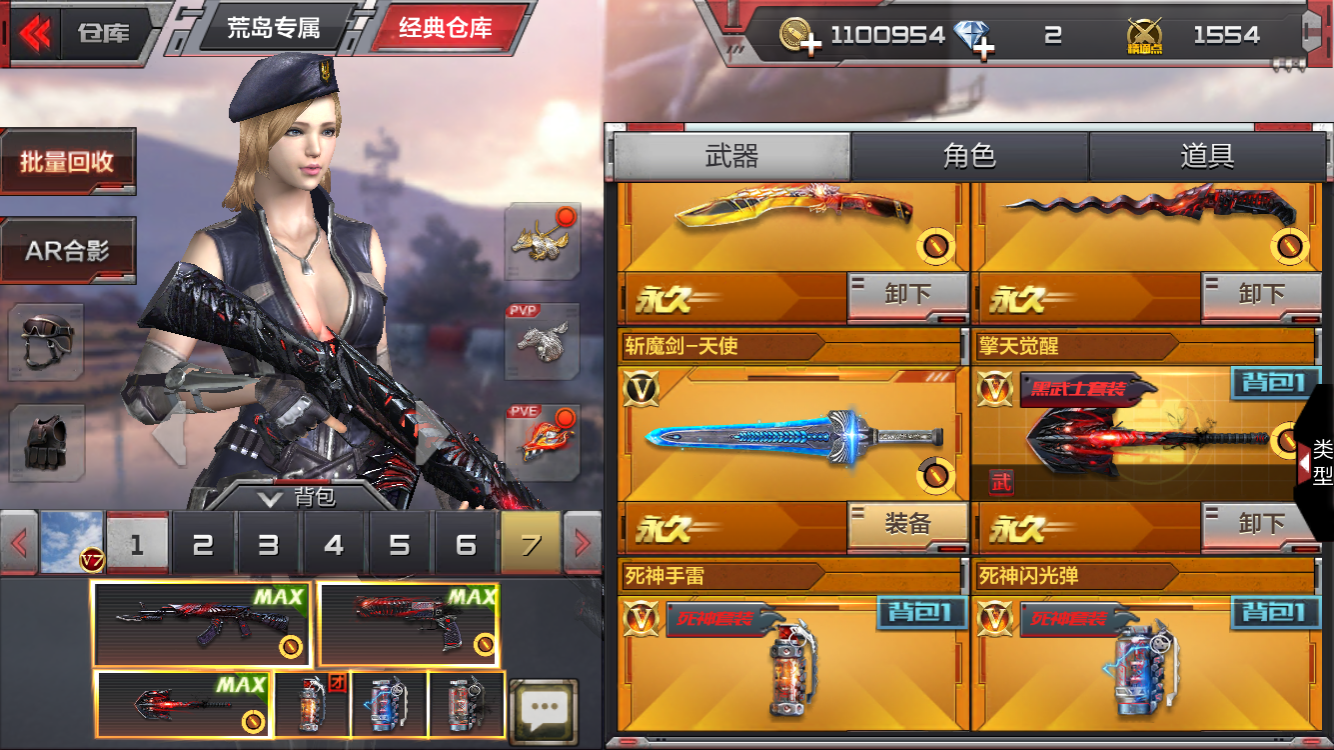Select the goggles equipment slot icon

(x=45, y=344)
